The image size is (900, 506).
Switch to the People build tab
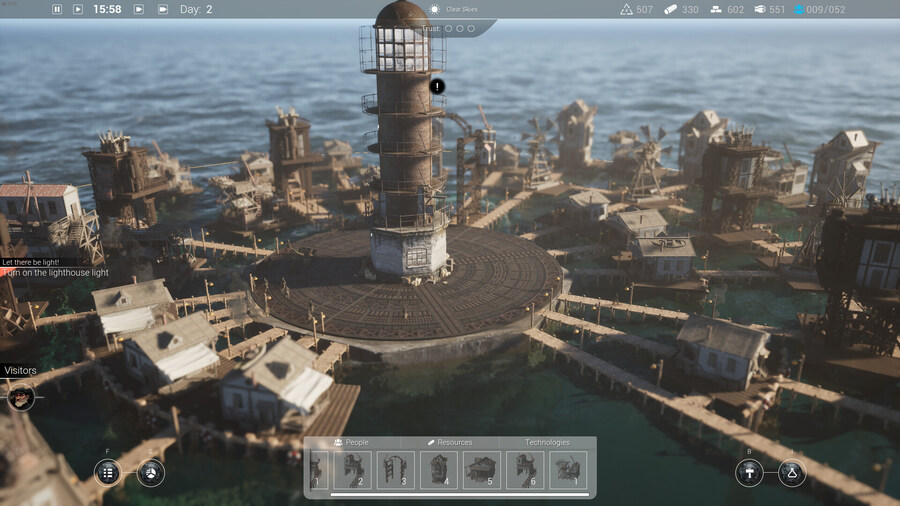click(x=351, y=442)
